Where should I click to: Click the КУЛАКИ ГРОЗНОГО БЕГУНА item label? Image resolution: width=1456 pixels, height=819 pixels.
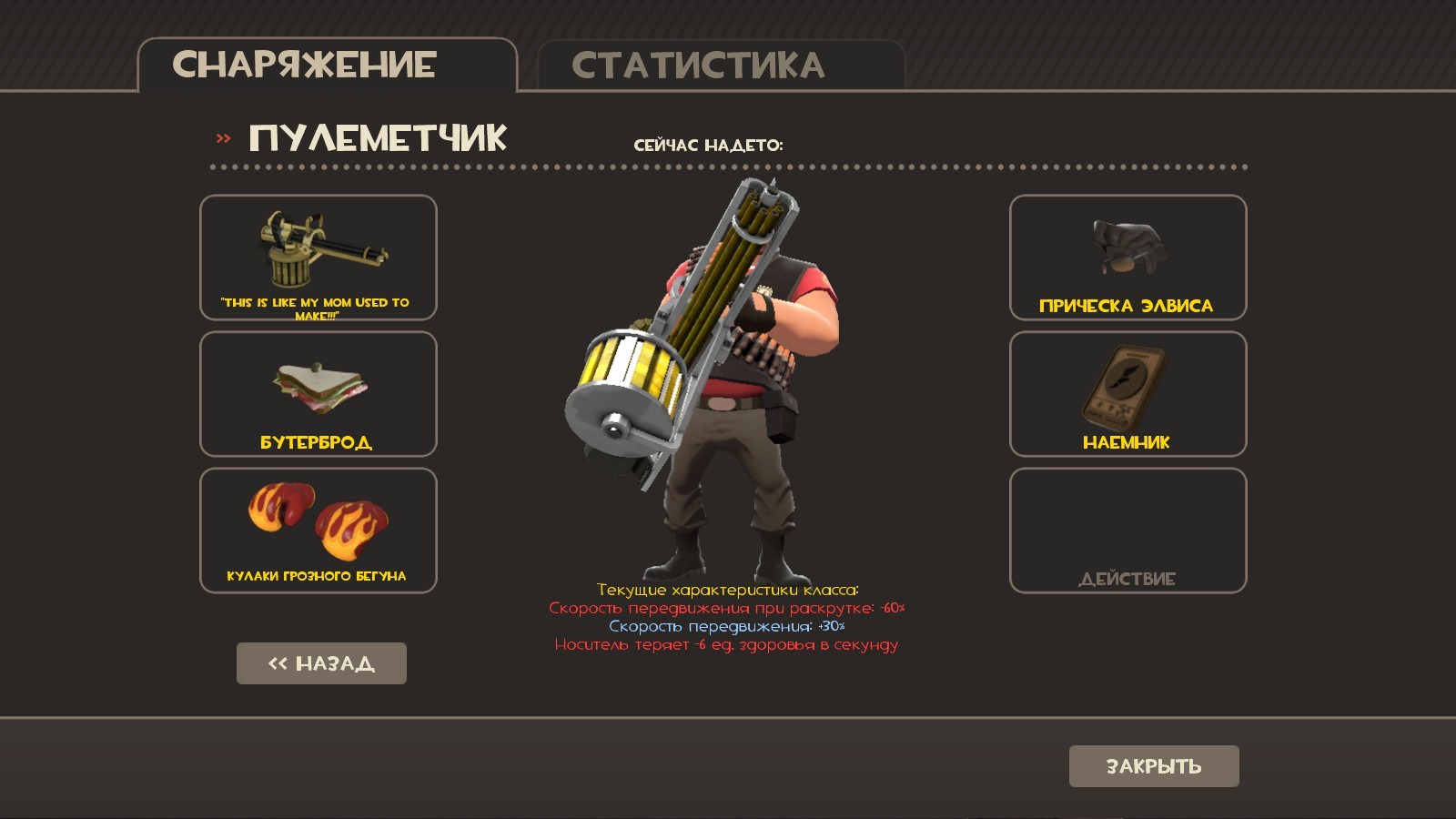(318, 574)
